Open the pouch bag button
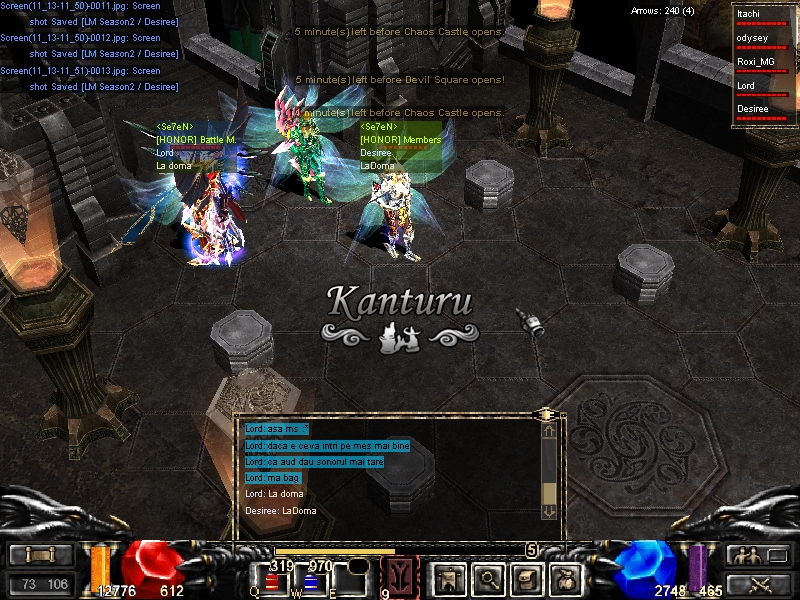The height and width of the screenshot is (600, 800). click(x=565, y=578)
